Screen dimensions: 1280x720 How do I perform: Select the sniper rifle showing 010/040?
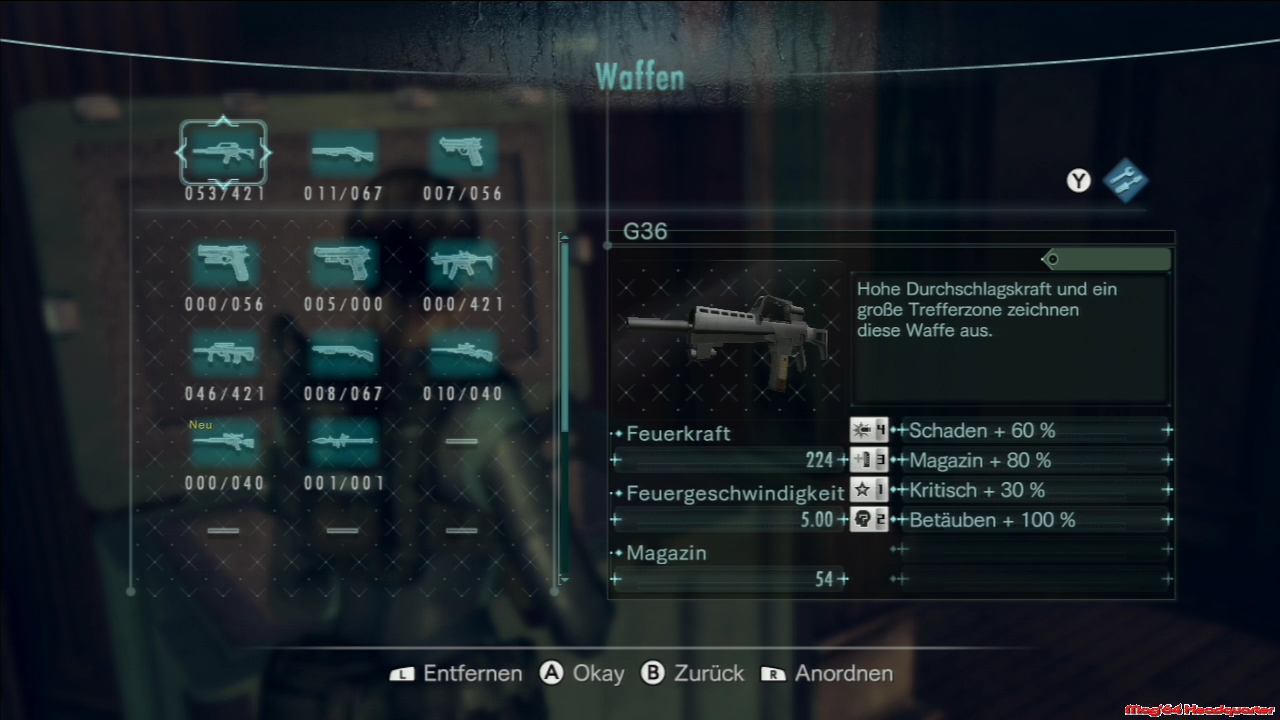pos(462,352)
